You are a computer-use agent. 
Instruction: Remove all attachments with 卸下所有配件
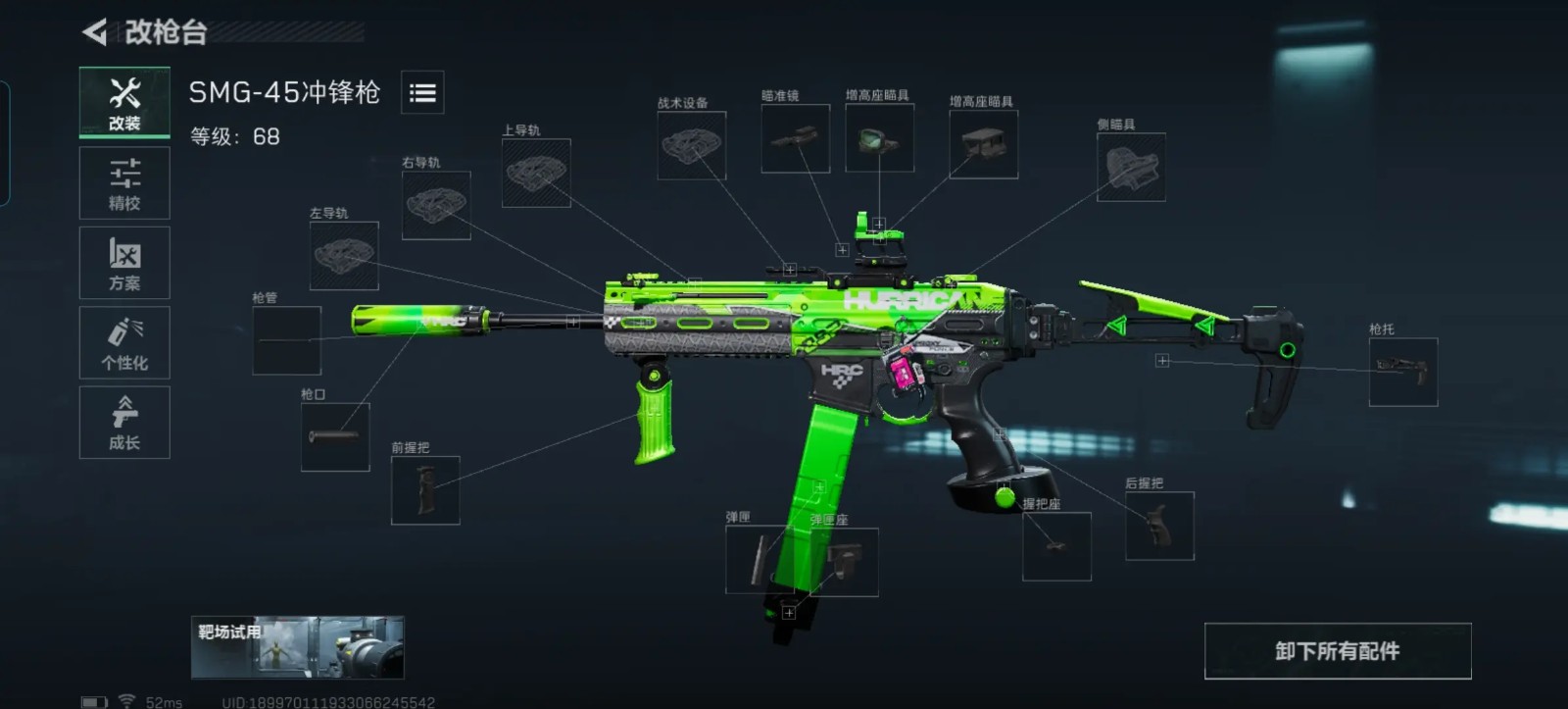pyautogui.click(x=1338, y=651)
